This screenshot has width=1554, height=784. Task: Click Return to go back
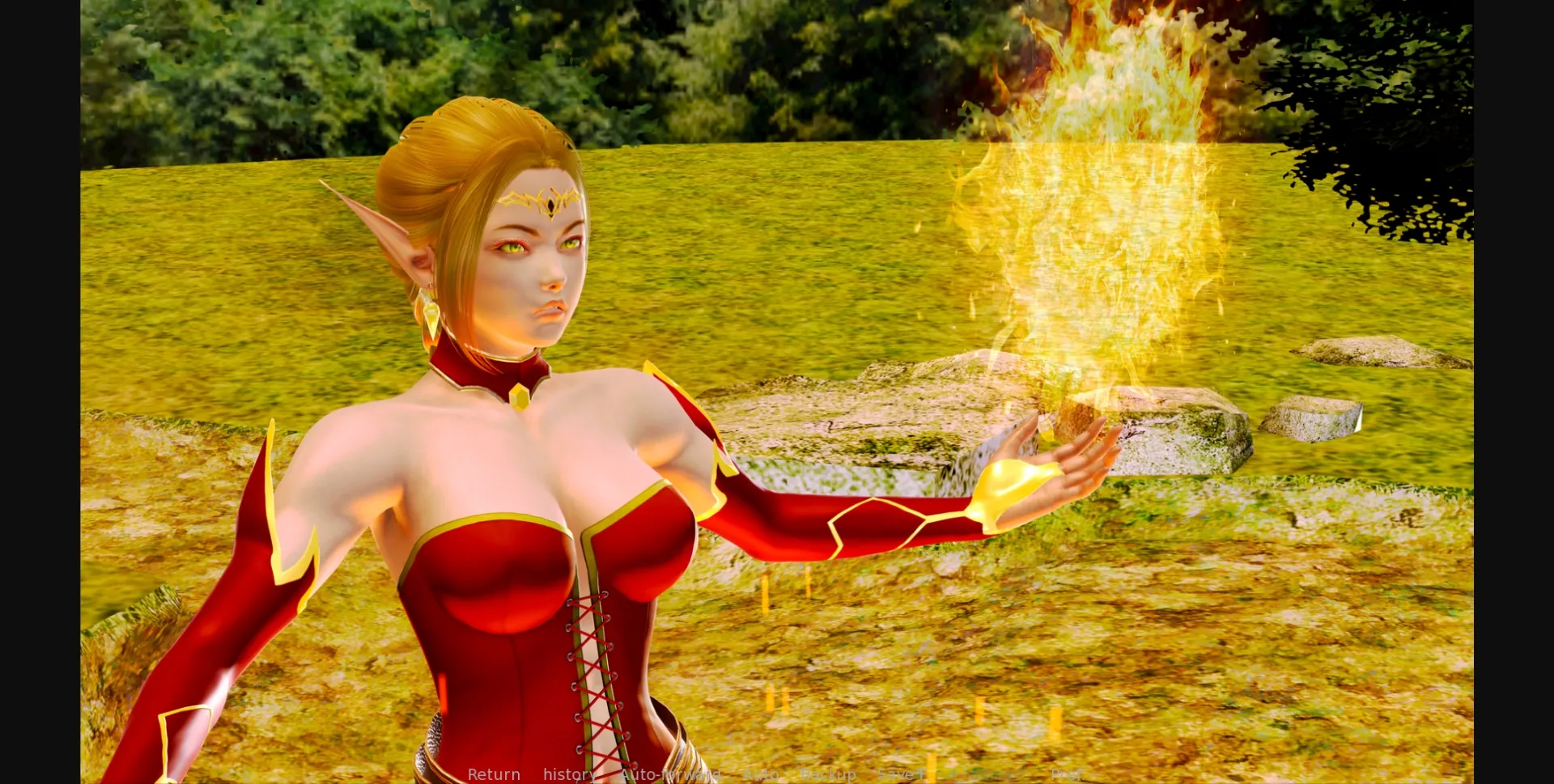pyautogui.click(x=494, y=773)
